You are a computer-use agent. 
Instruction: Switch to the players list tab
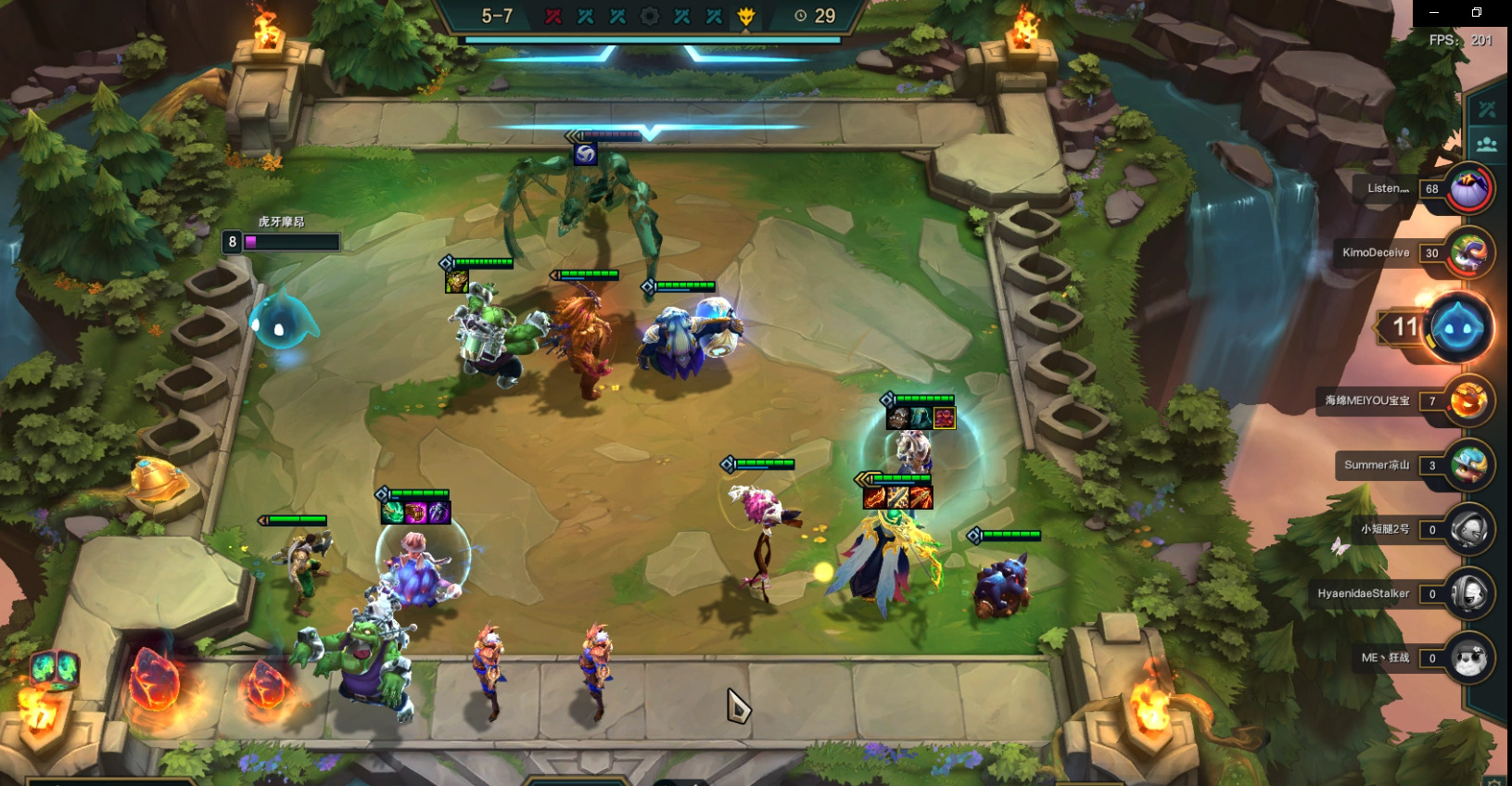1488,144
